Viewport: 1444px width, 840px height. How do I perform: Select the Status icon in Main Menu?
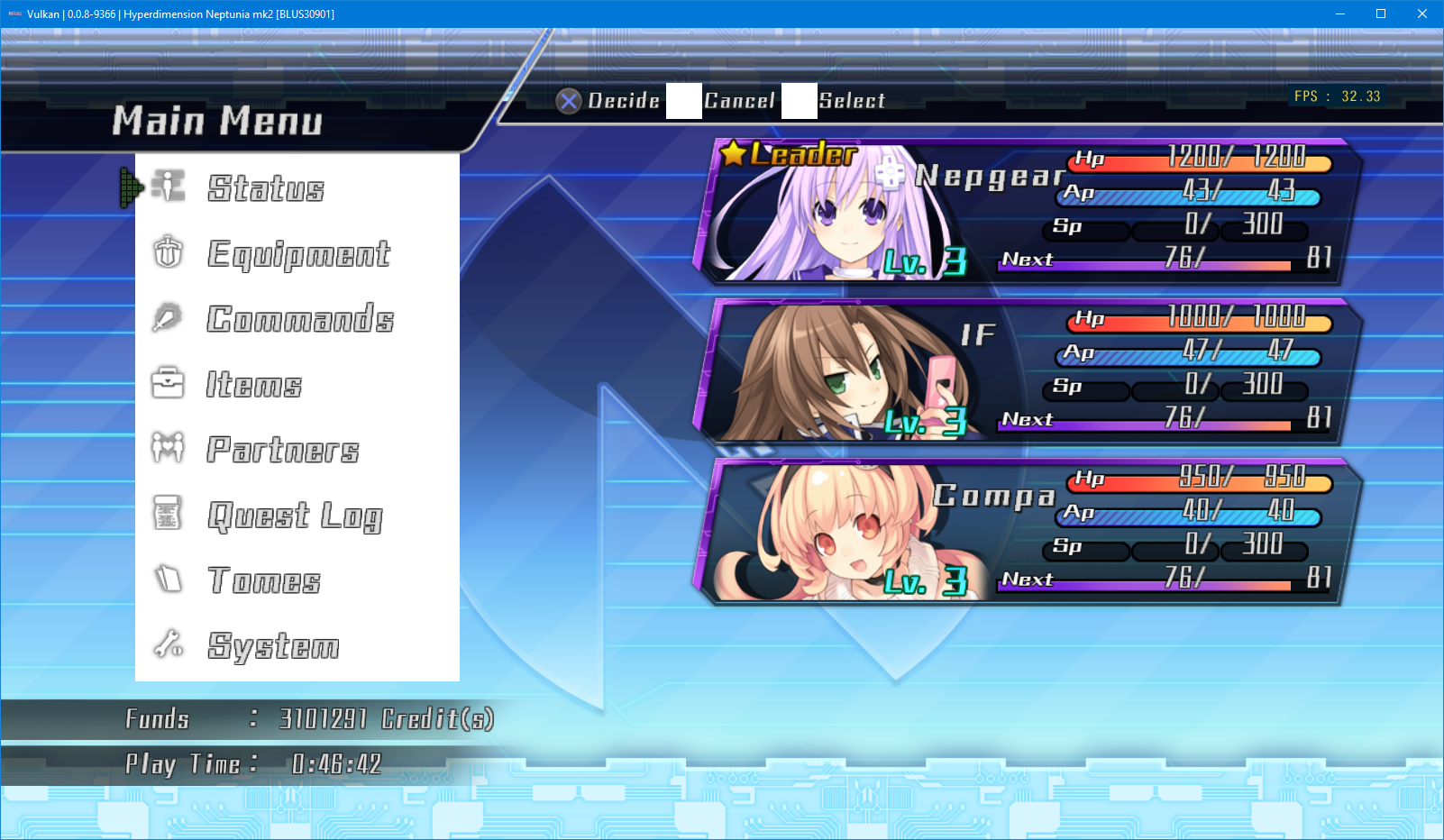[x=168, y=187]
